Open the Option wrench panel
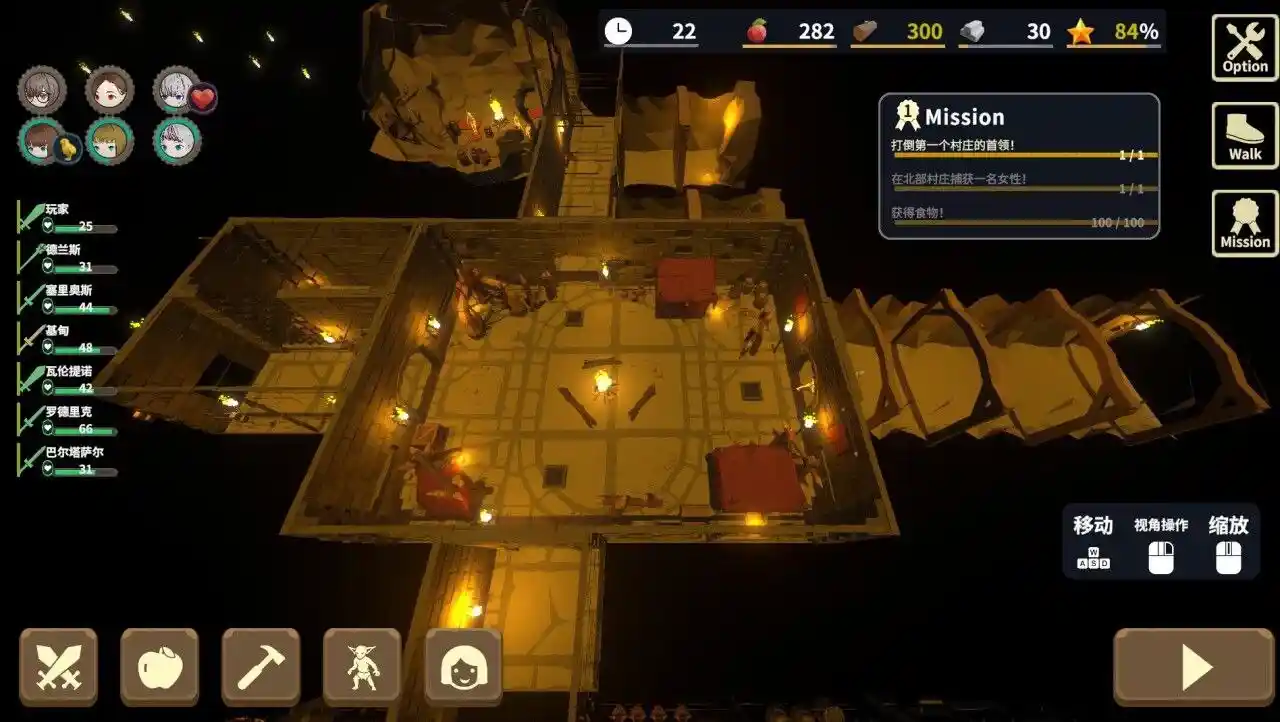The height and width of the screenshot is (722, 1280). [1243, 45]
